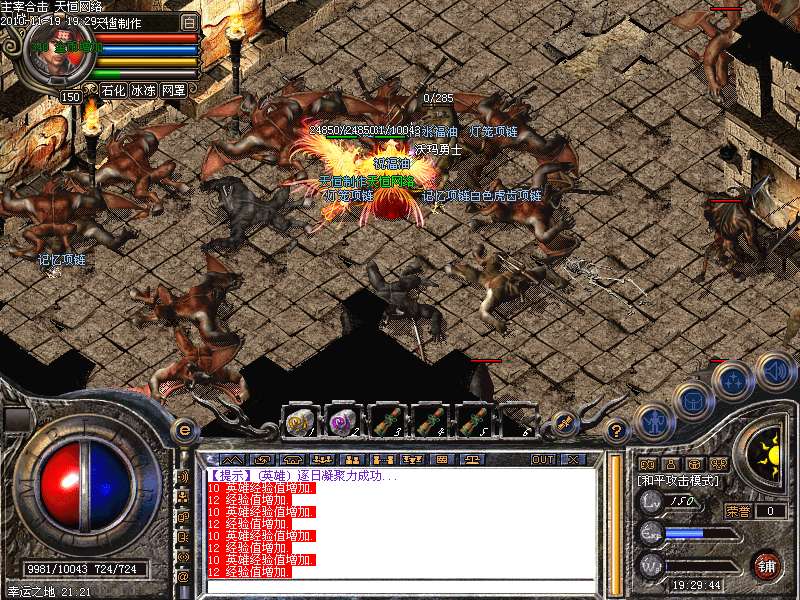Open the red 铺 shop button

coord(766,564)
